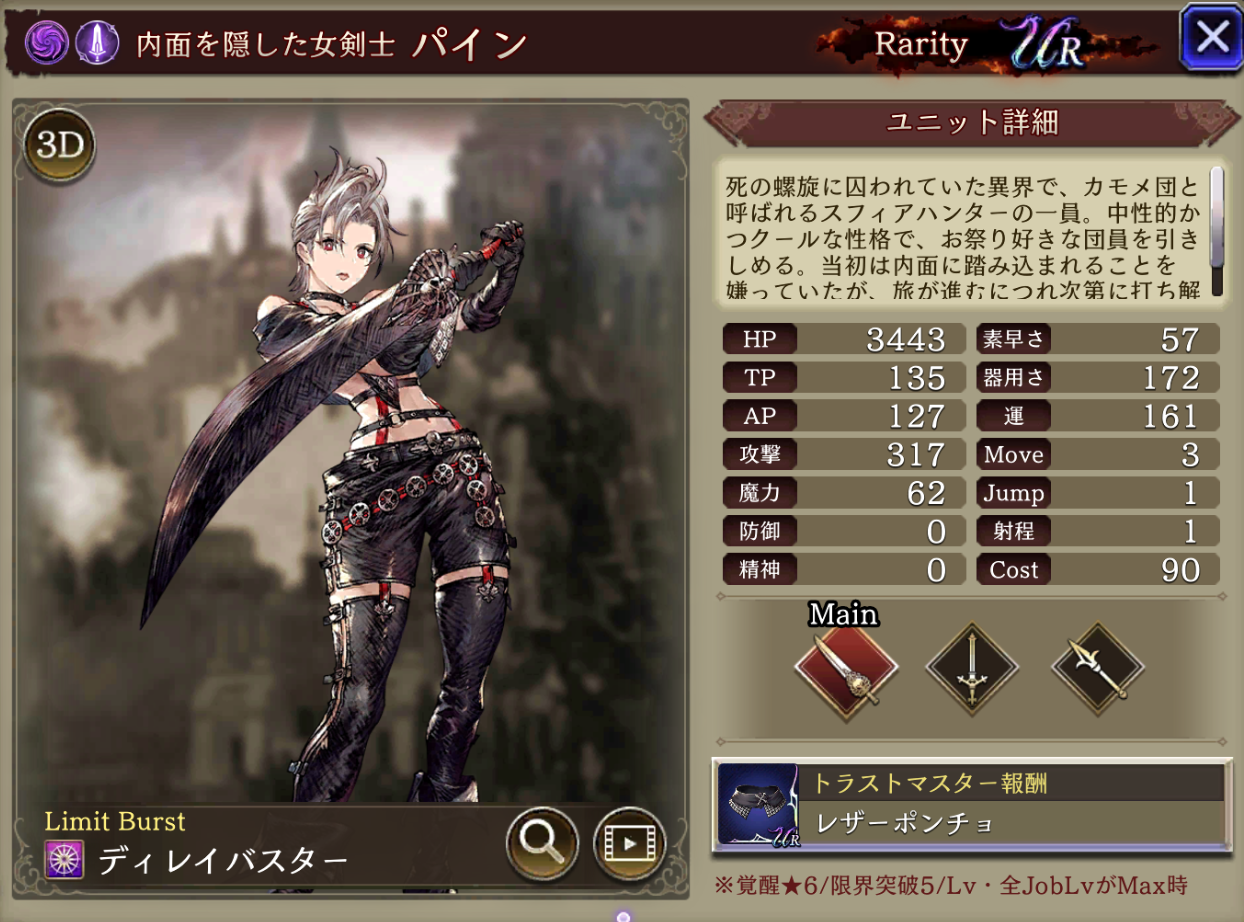Play the Limit Burst video preview

[x=630, y=843]
